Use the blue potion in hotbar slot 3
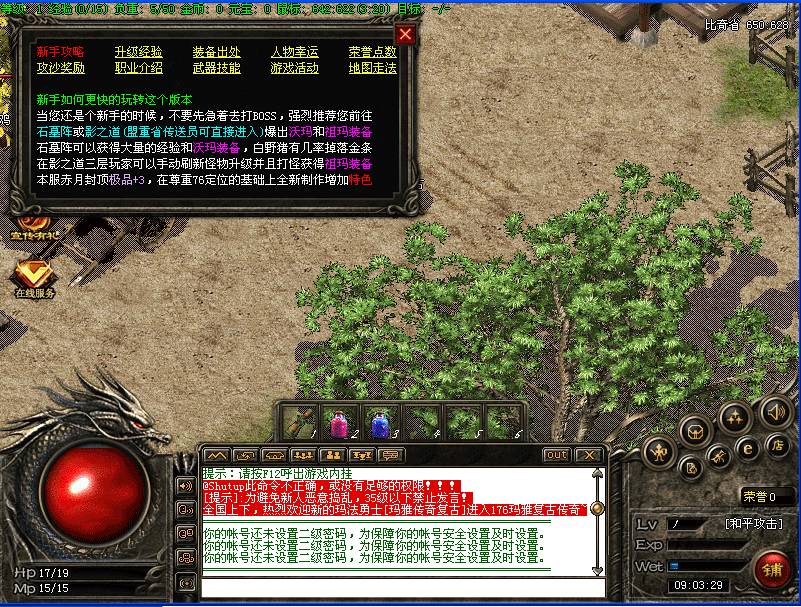 (x=379, y=421)
